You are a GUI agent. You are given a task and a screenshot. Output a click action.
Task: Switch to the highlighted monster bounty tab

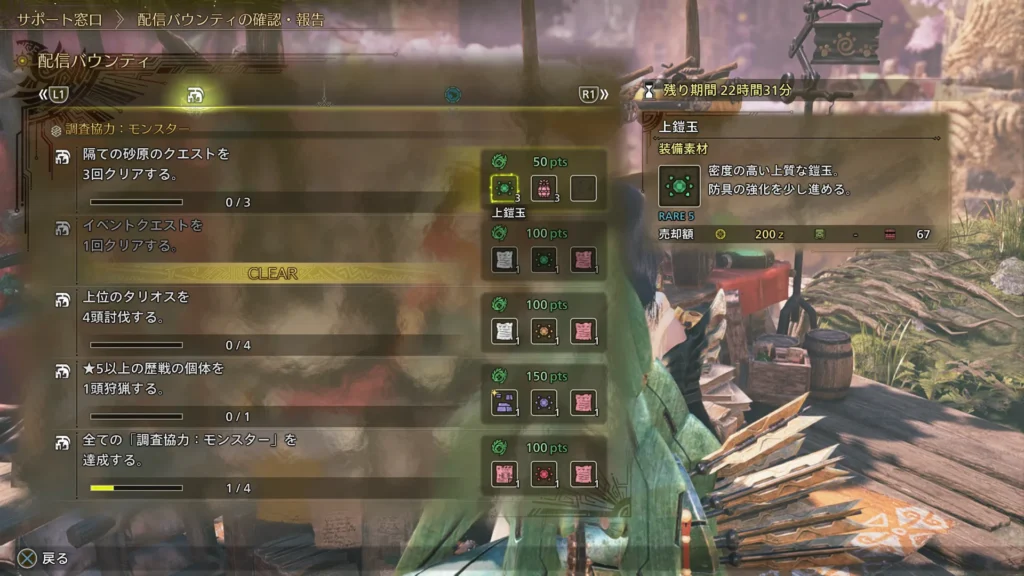195,95
